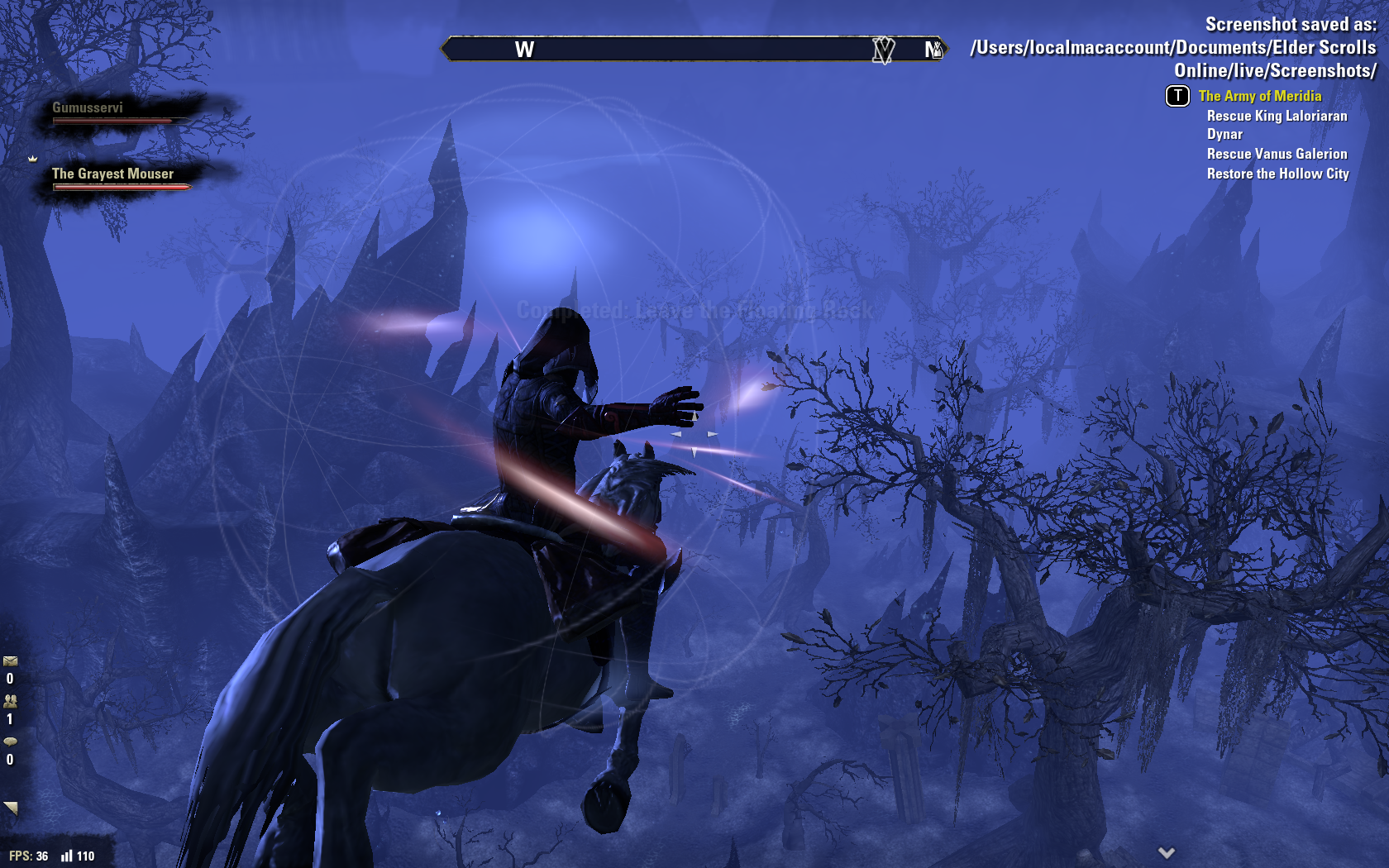Click the quest marker on the compass
This screenshot has width=1389, height=868.
[883, 50]
